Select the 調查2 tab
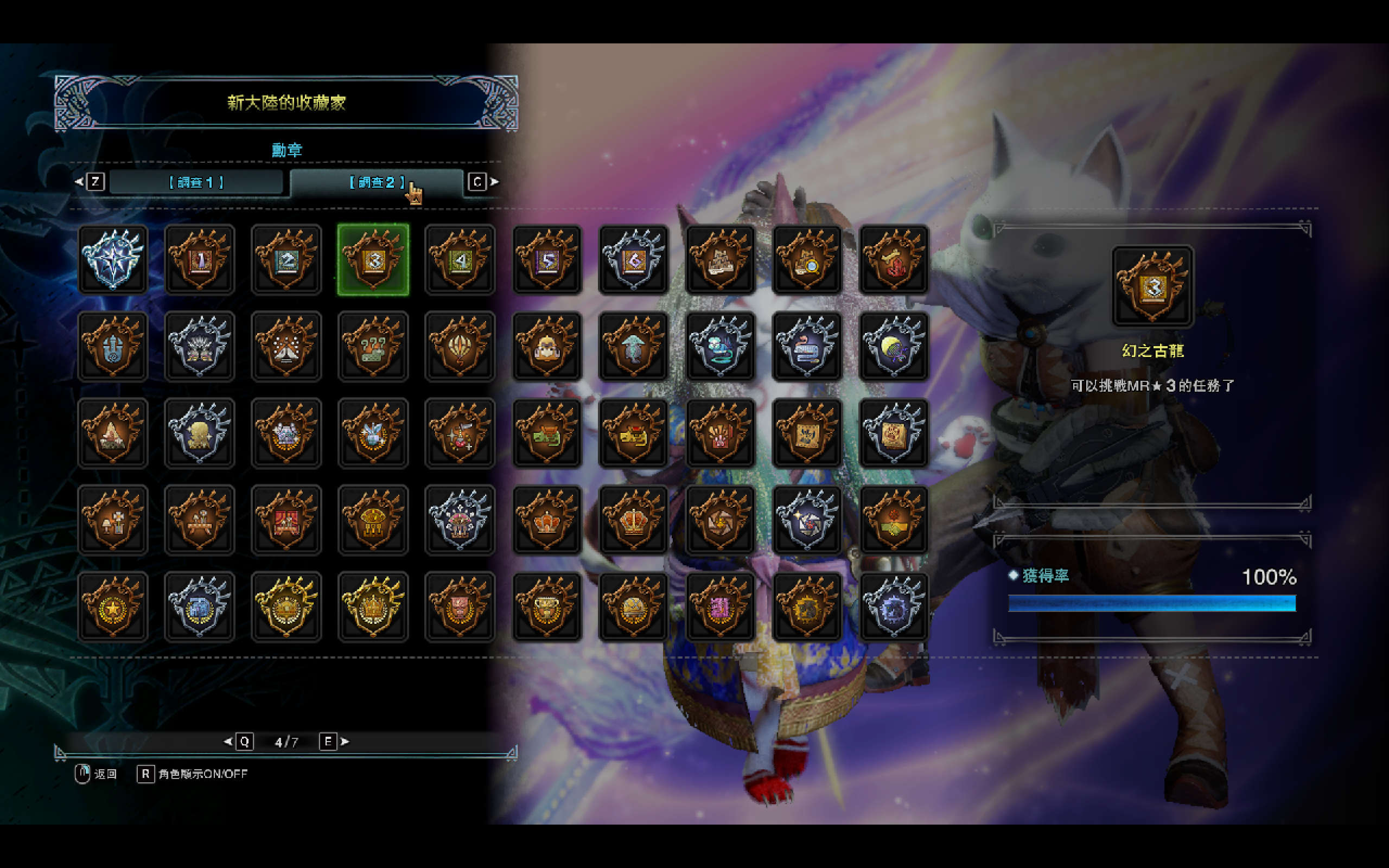Image resolution: width=1389 pixels, height=868 pixels. coord(376,183)
